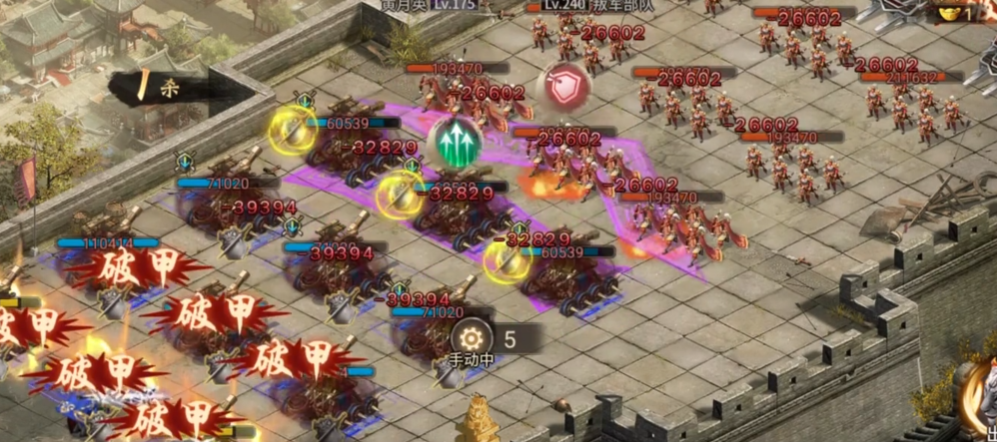Toggle the gear manual-mode (手动中) button
997x442 pixels.
pyautogui.click(x=471, y=338)
